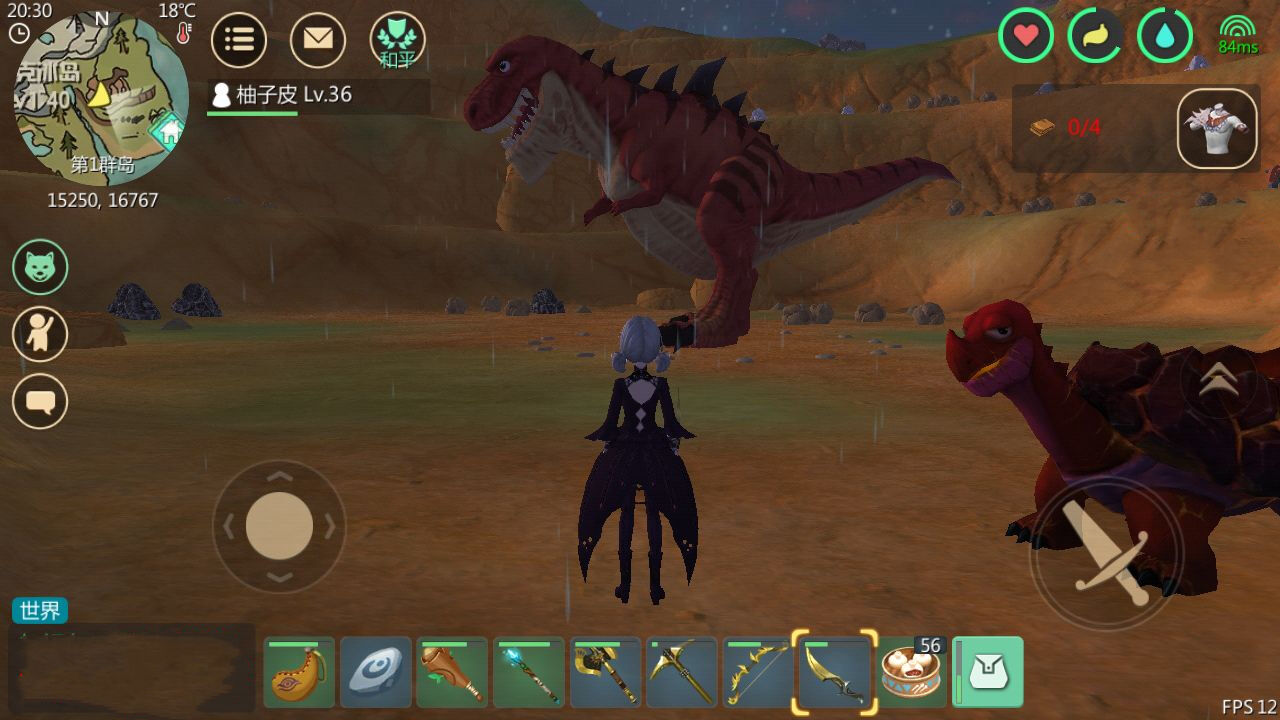Open the main list menu

pos(239,40)
